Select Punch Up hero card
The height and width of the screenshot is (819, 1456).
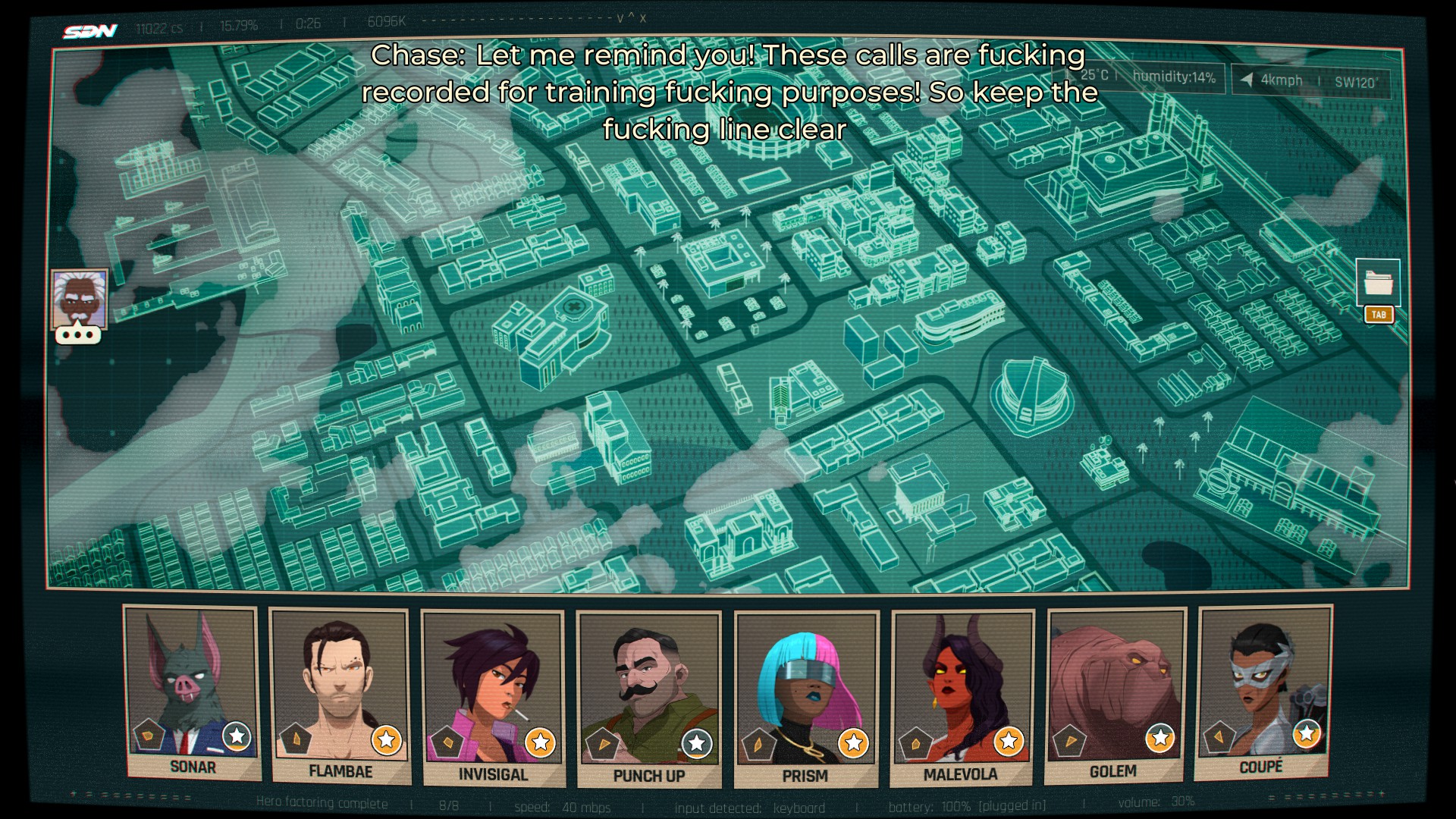pos(649,699)
